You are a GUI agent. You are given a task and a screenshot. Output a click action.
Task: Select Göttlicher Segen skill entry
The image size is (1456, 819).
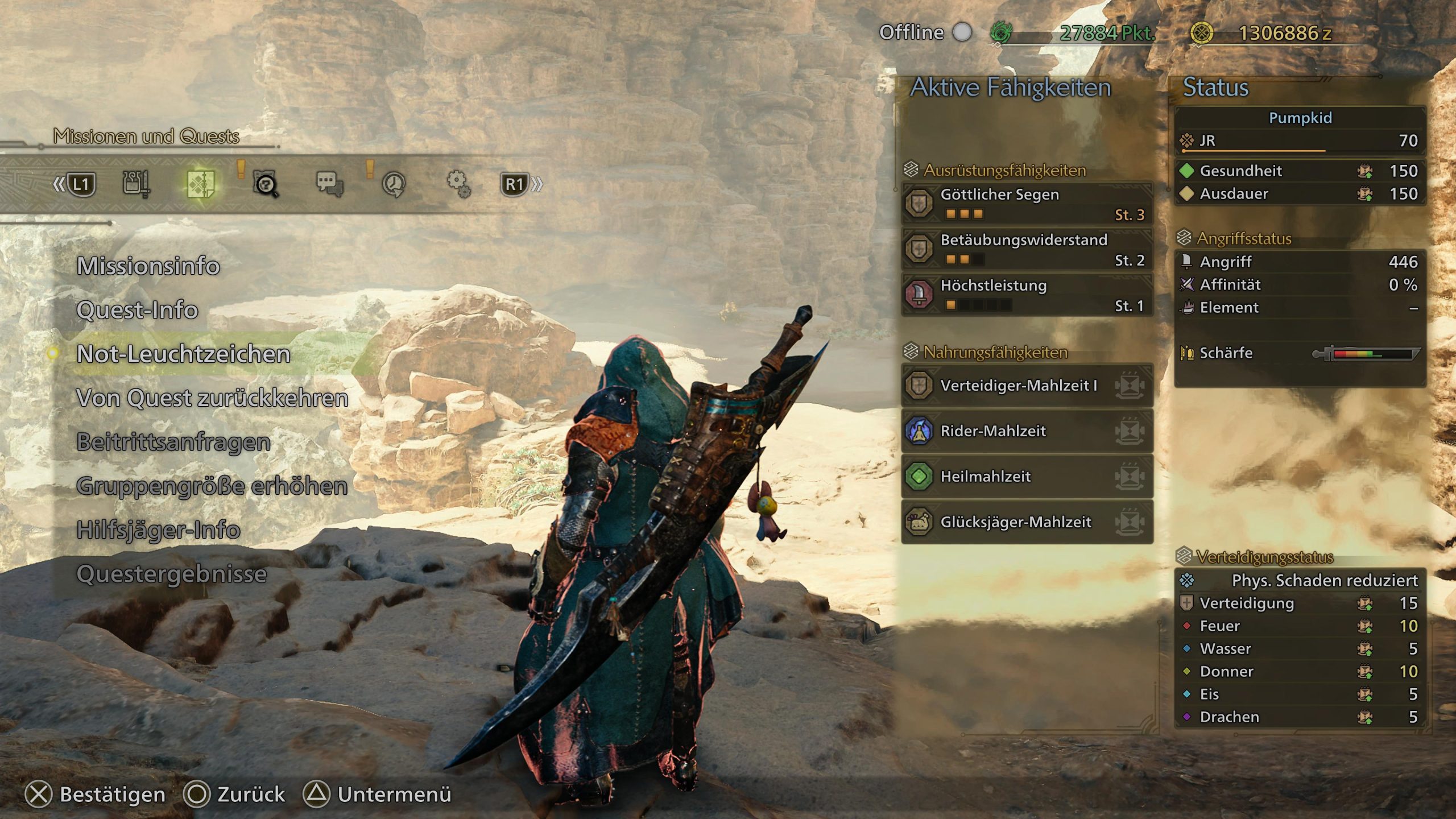(1027, 203)
